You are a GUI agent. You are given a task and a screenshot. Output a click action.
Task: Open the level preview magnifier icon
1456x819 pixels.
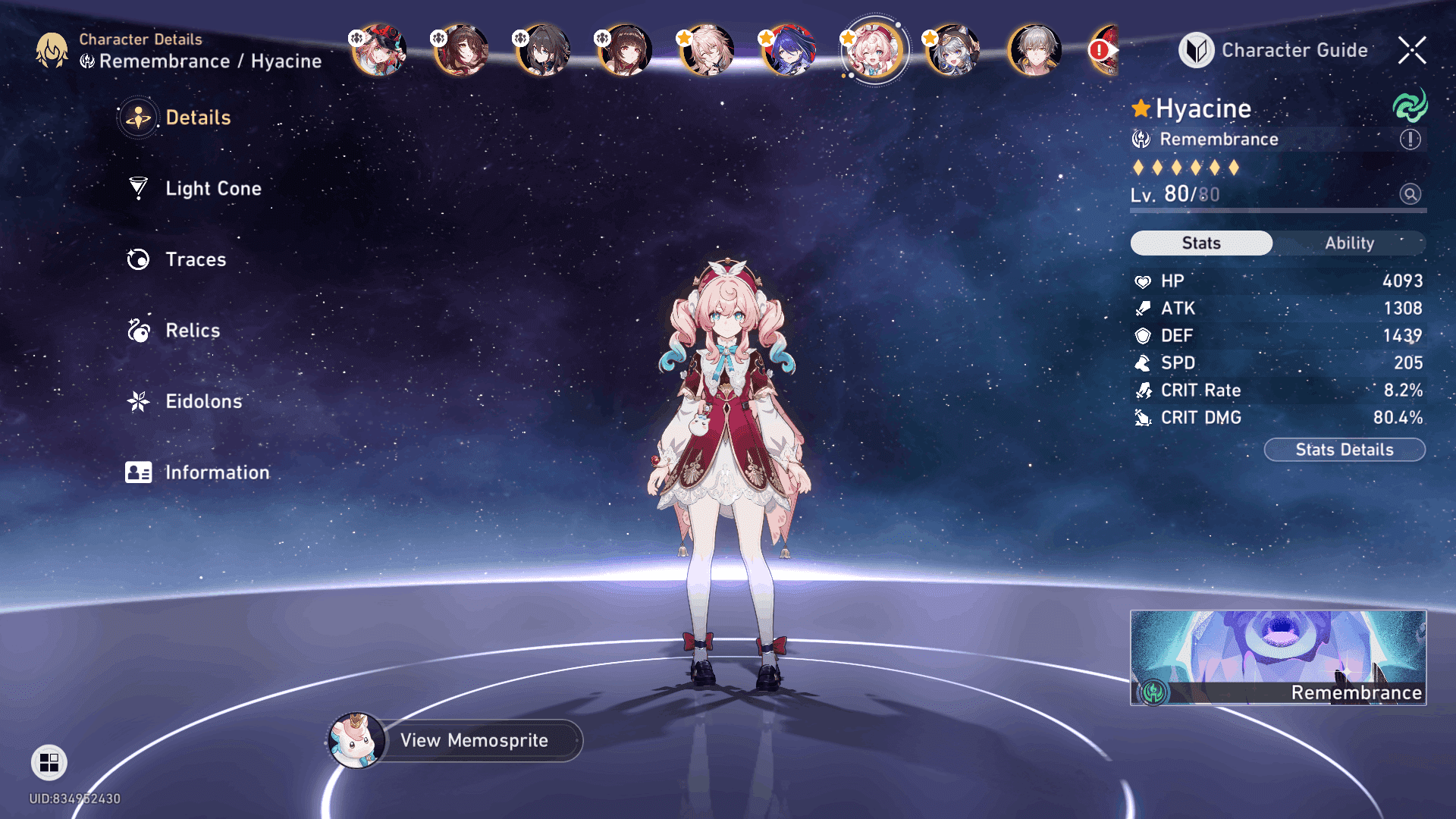tap(1410, 194)
